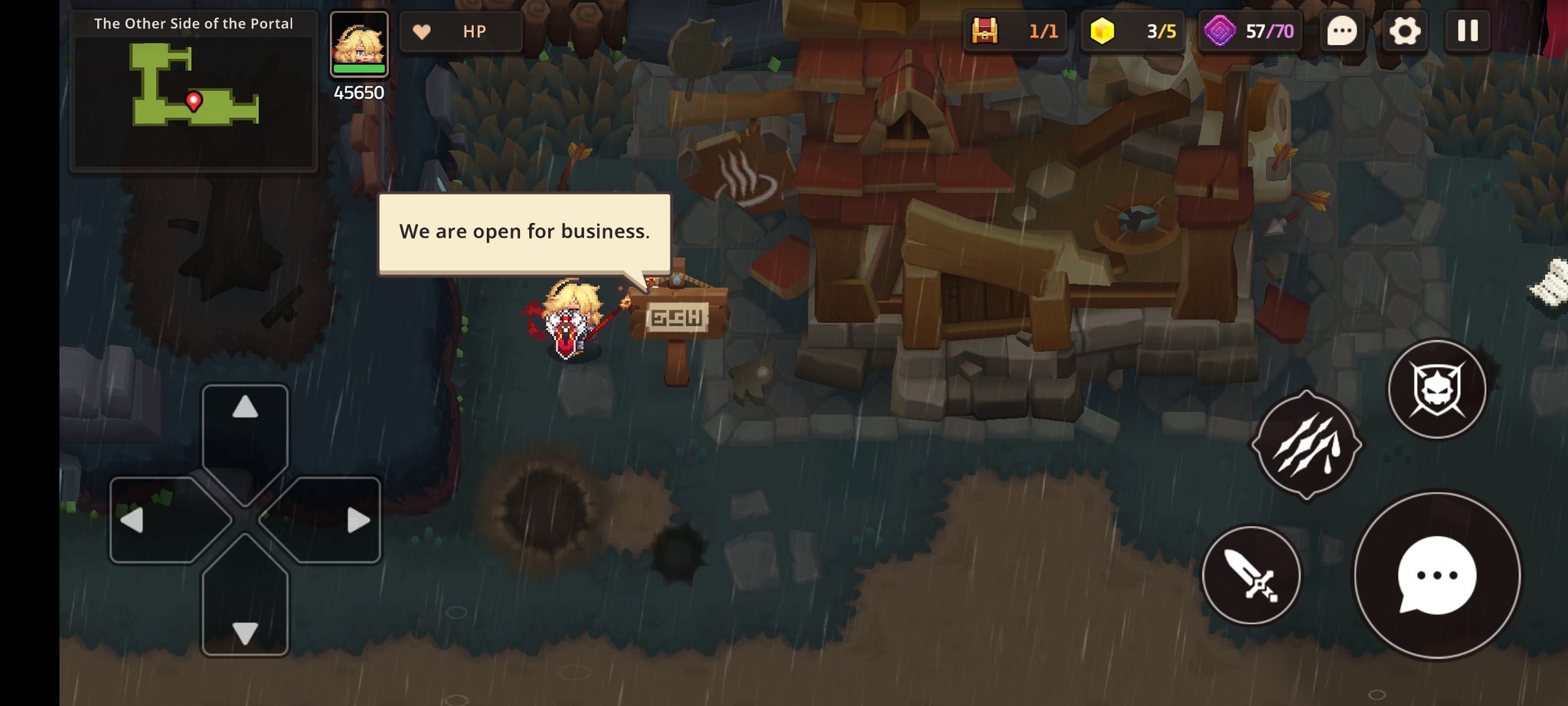The image size is (1568, 706).
Task: Open the settings gear menu
Action: [x=1404, y=31]
